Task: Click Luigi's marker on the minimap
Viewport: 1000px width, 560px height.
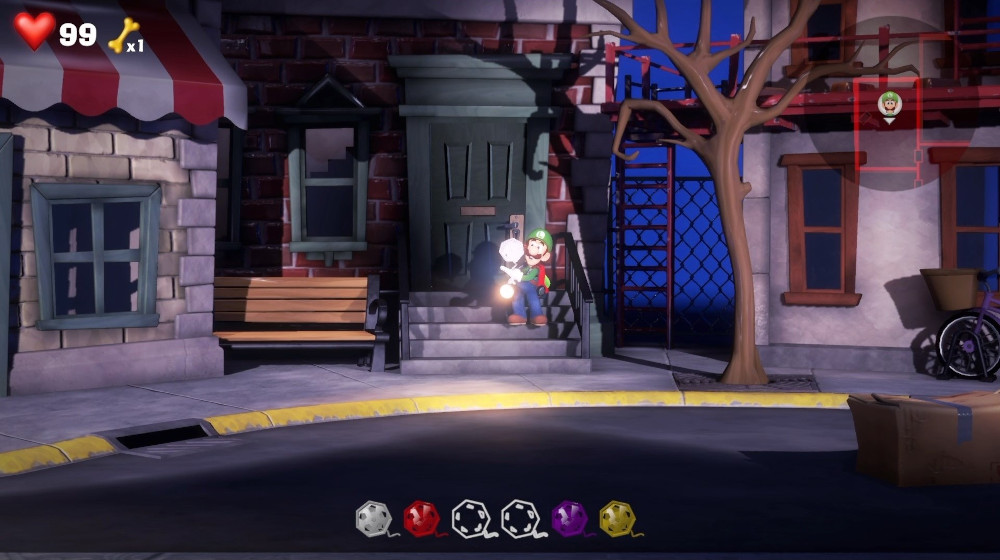Action: tap(889, 103)
